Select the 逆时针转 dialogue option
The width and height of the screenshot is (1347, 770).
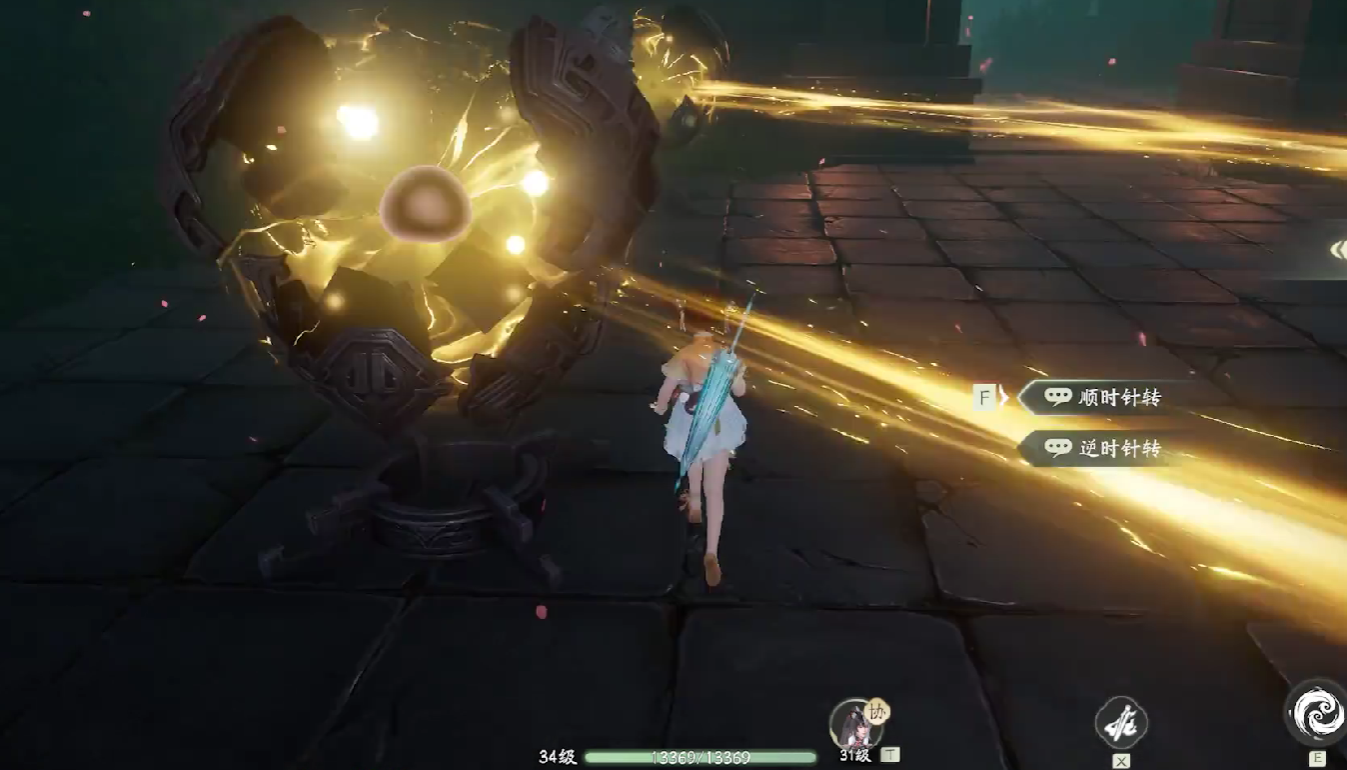tap(1105, 449)
